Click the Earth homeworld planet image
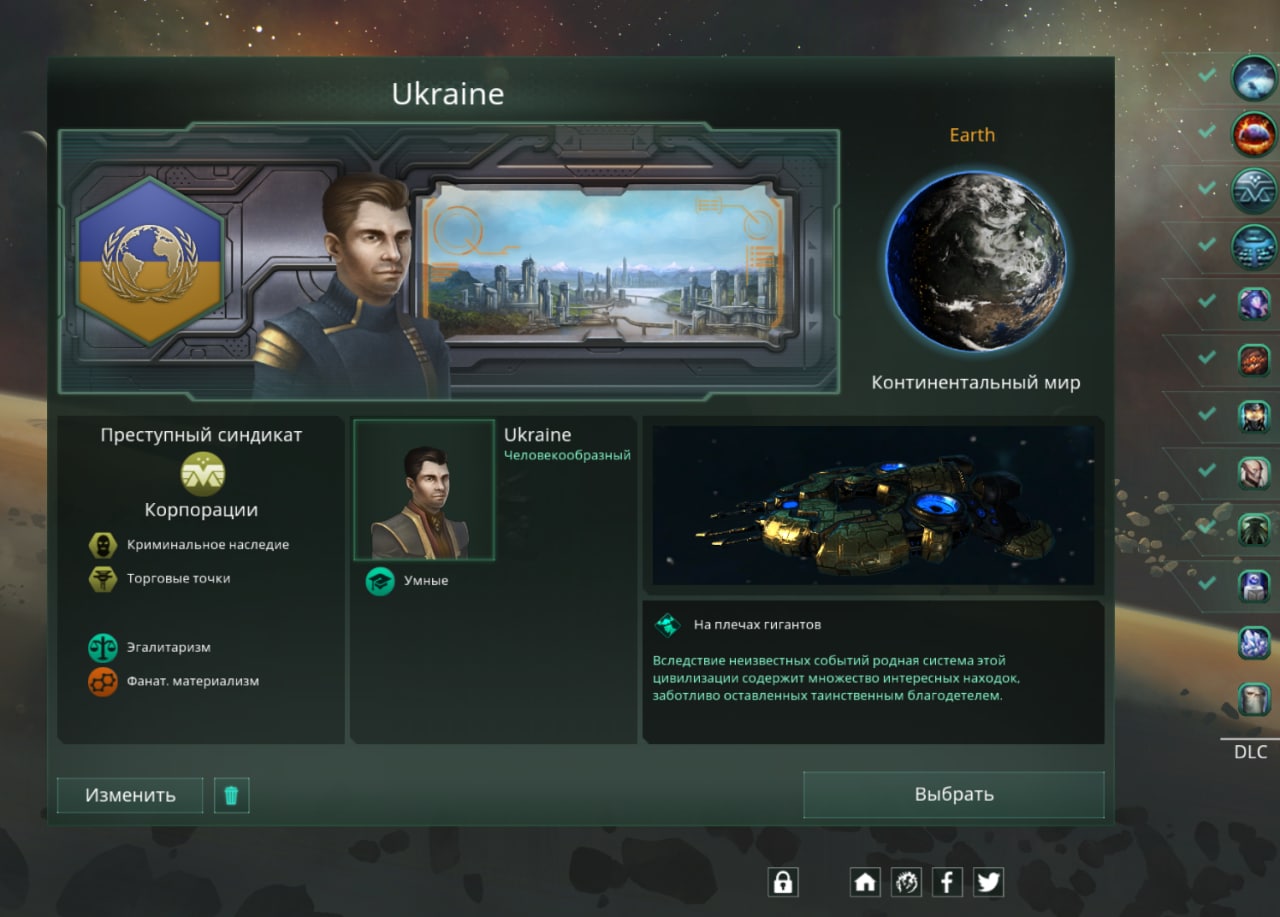The image size is (1280, 917). click(x=975, y=262)
